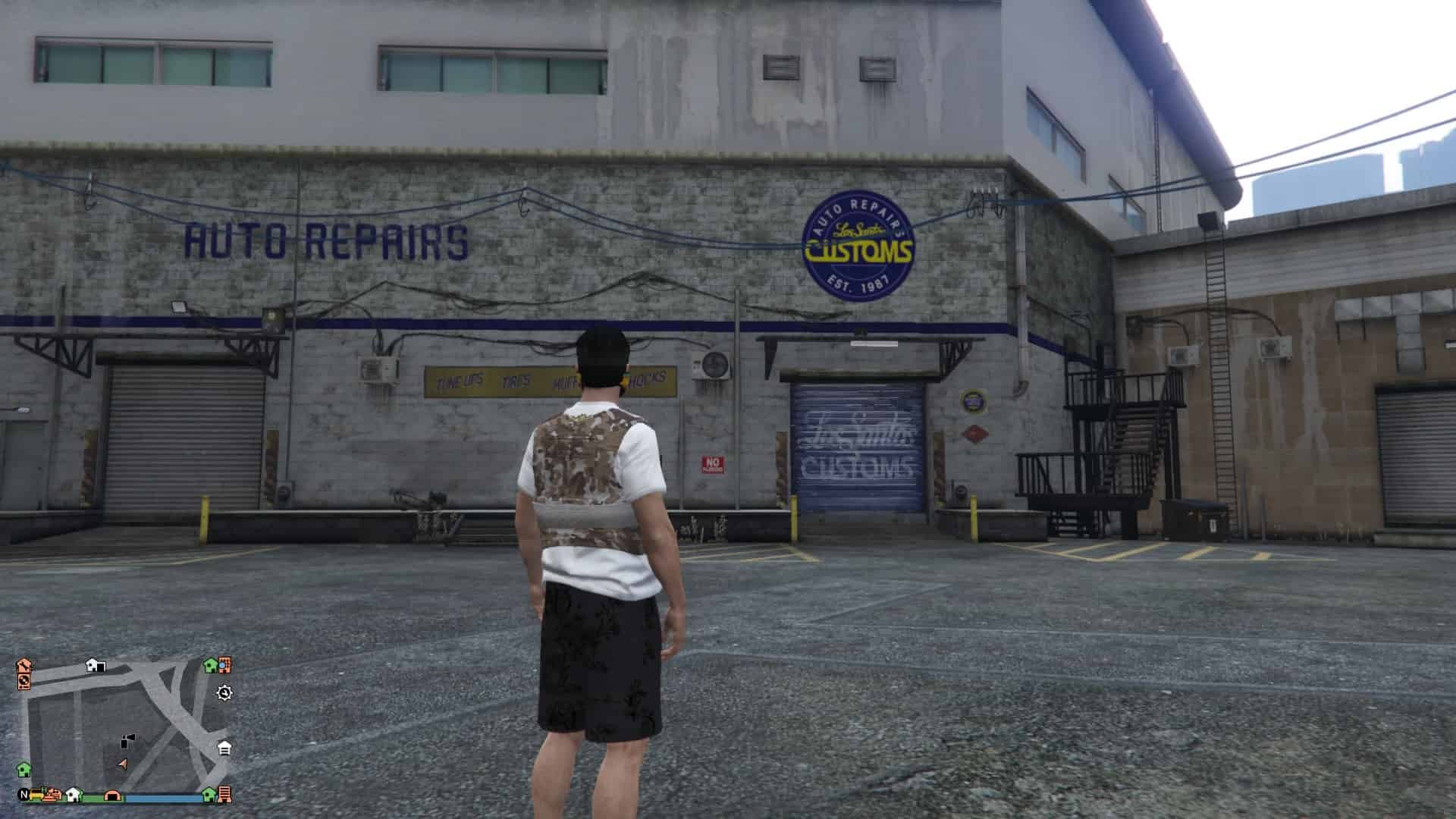Click the green health bar under the minimap
1456x819 pixels.
pyautogui.click(x=93, y=798)
